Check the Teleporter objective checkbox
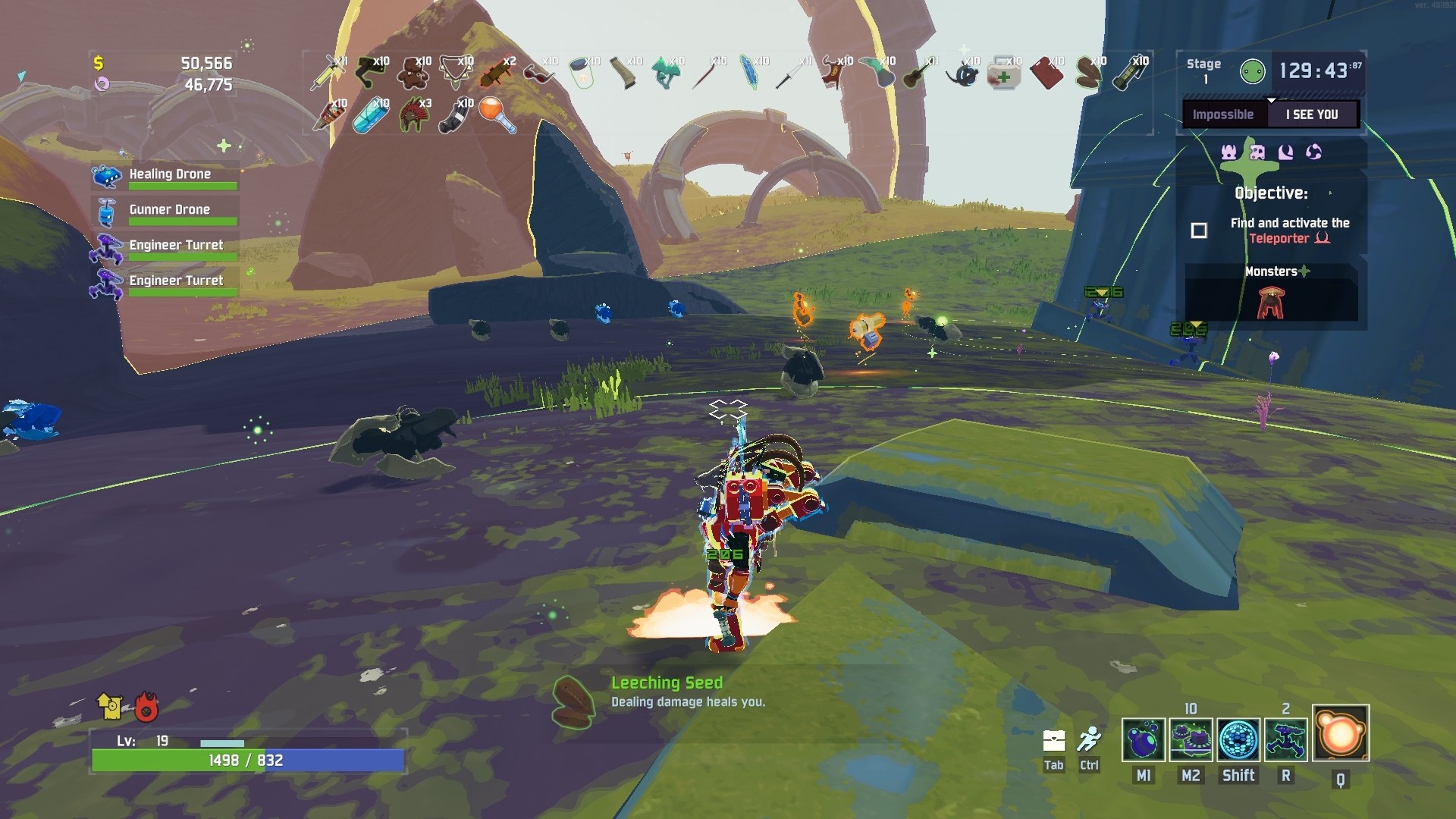This screenshot has width=1456, height=819. 1200,230
